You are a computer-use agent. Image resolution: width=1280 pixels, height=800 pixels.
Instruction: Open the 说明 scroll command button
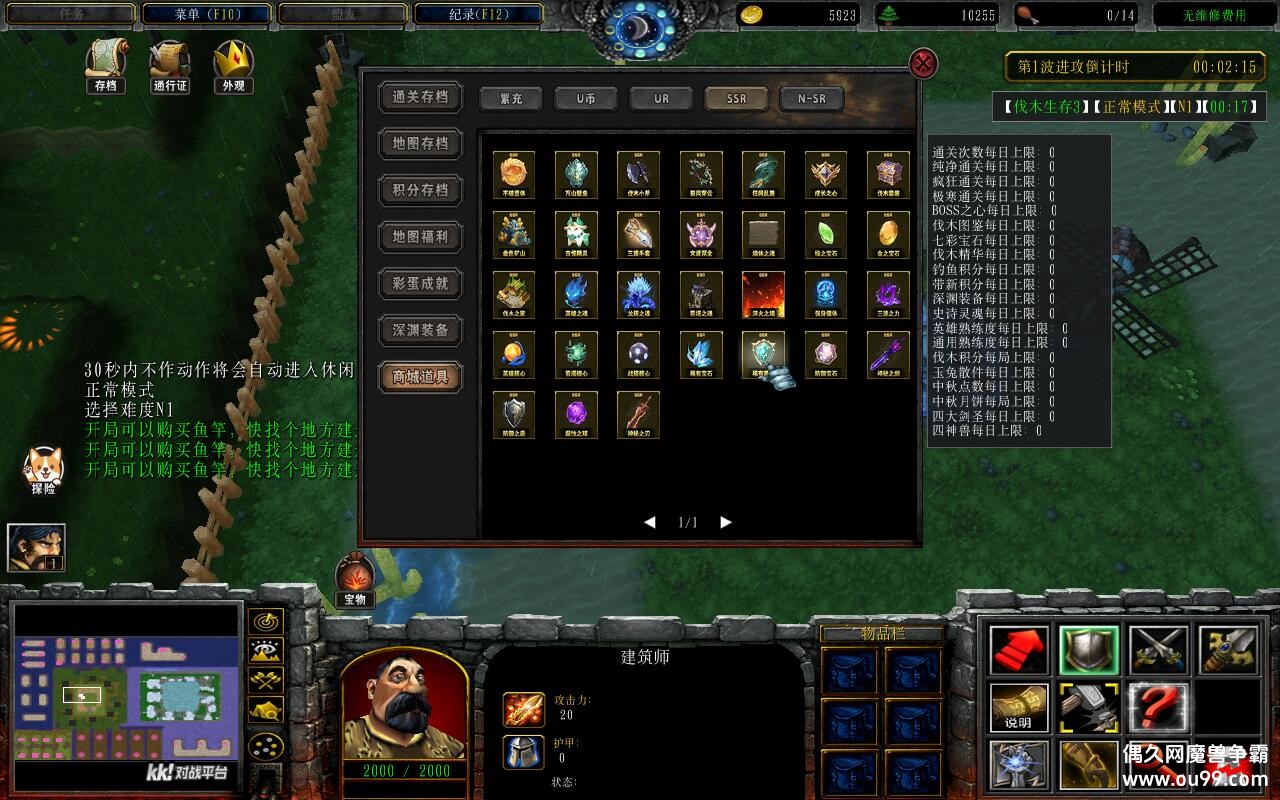tap(1019, 707)
